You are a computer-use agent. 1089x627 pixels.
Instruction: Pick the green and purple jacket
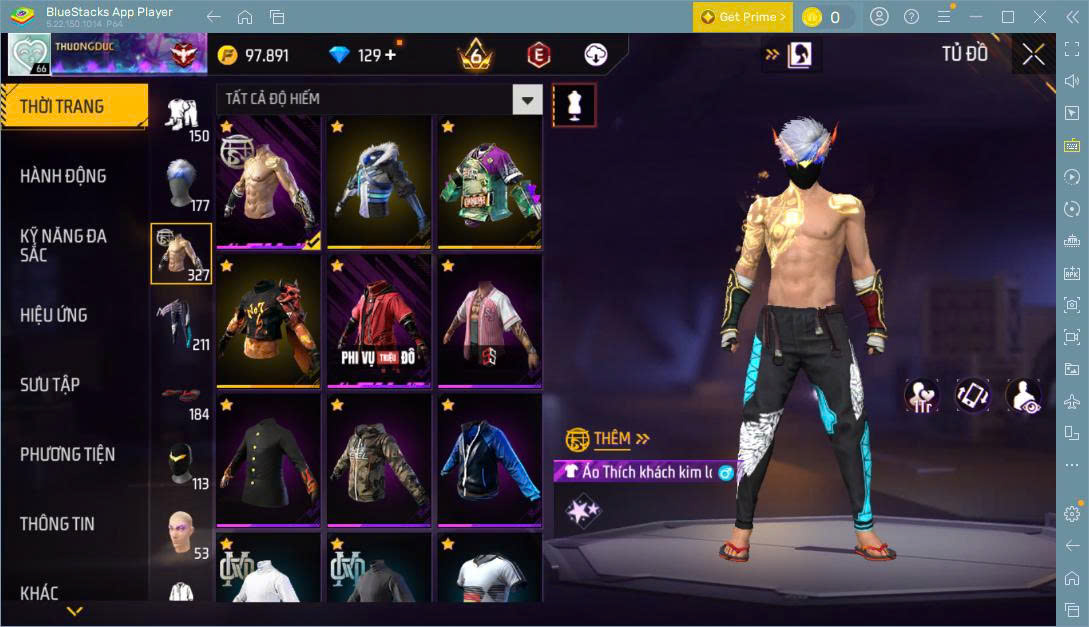pyautogui.click(x=489, y=181)
